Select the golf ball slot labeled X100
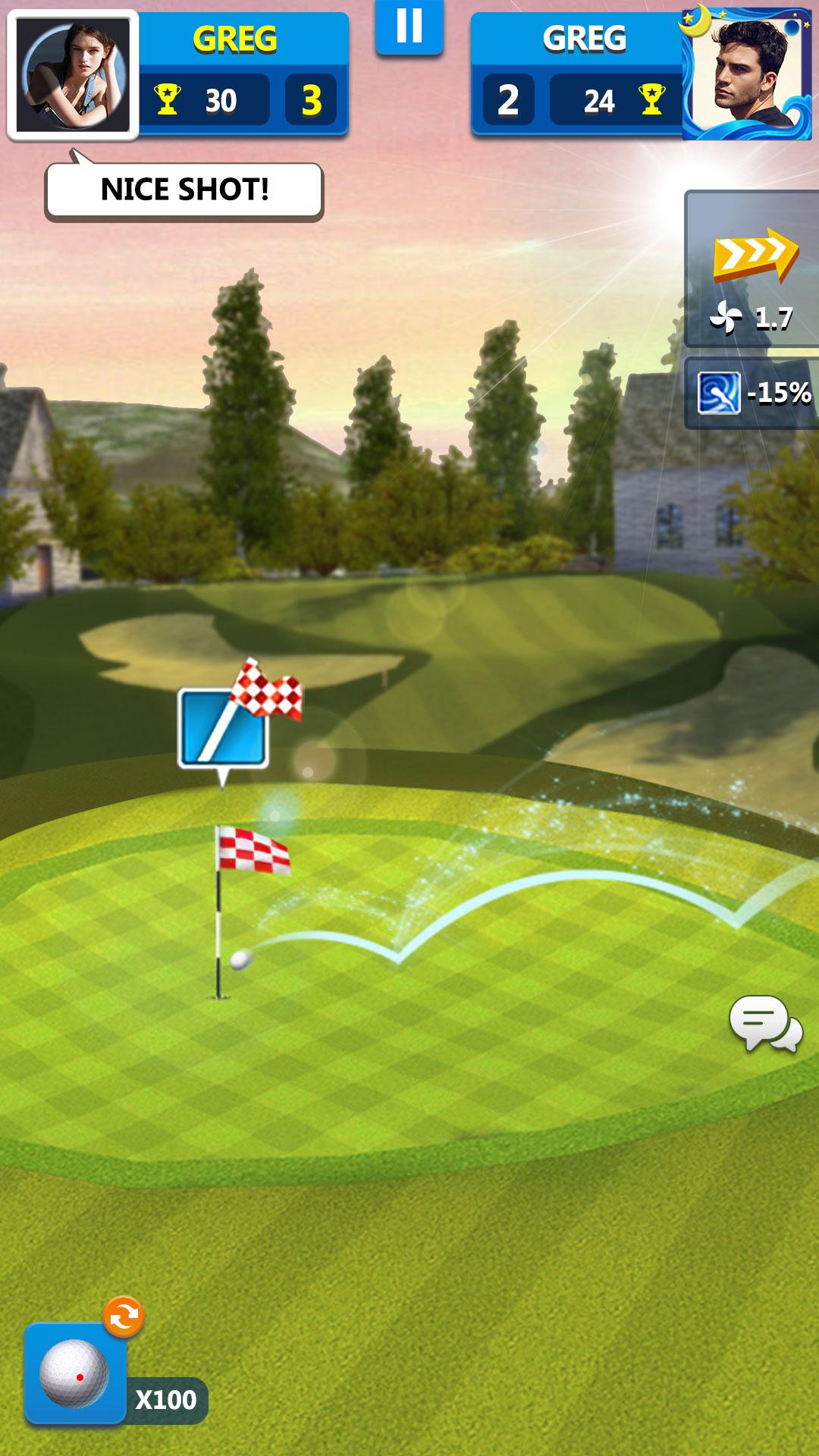 coord(75,1374)
